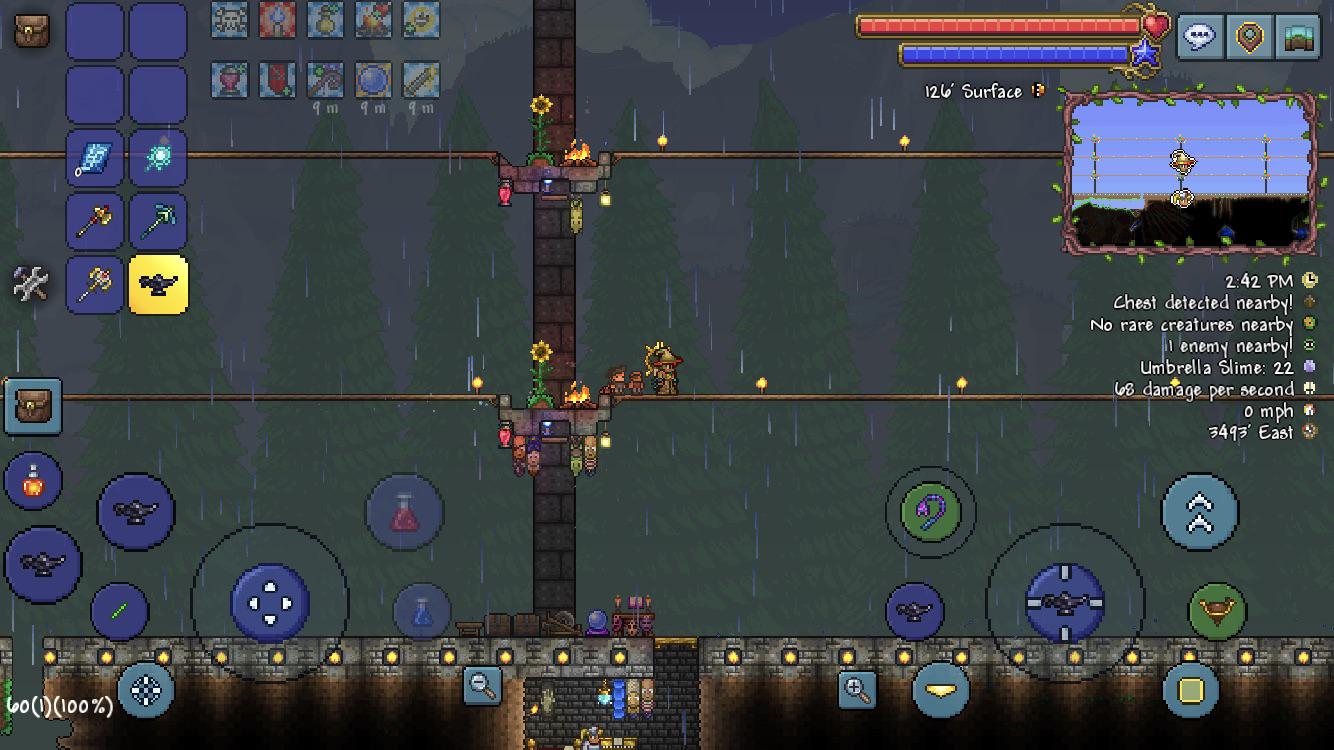Select the highlighted anvil hotbar slot
Viewport: 1334px width, 750px height.
(157, 286)
